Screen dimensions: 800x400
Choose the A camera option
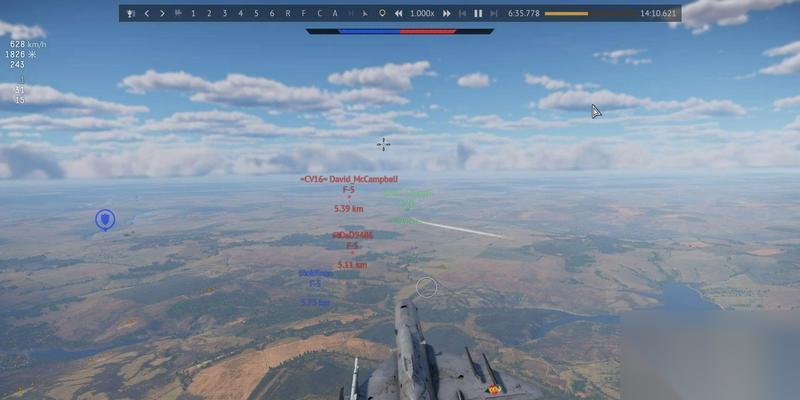335,14
